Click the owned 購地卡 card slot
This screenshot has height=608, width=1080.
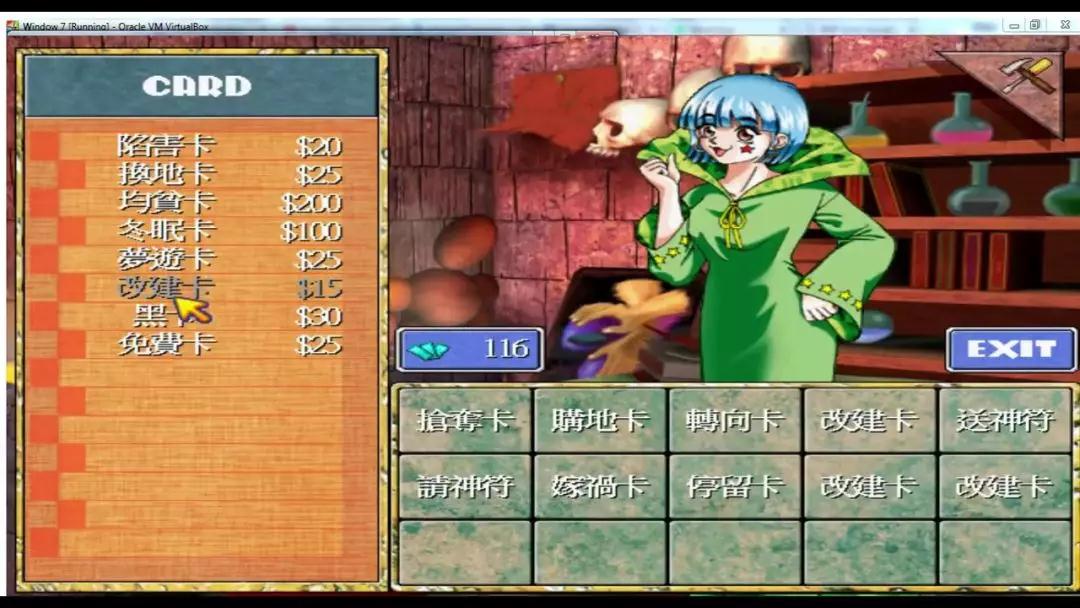pyautogui.click(x=599, y=420)
